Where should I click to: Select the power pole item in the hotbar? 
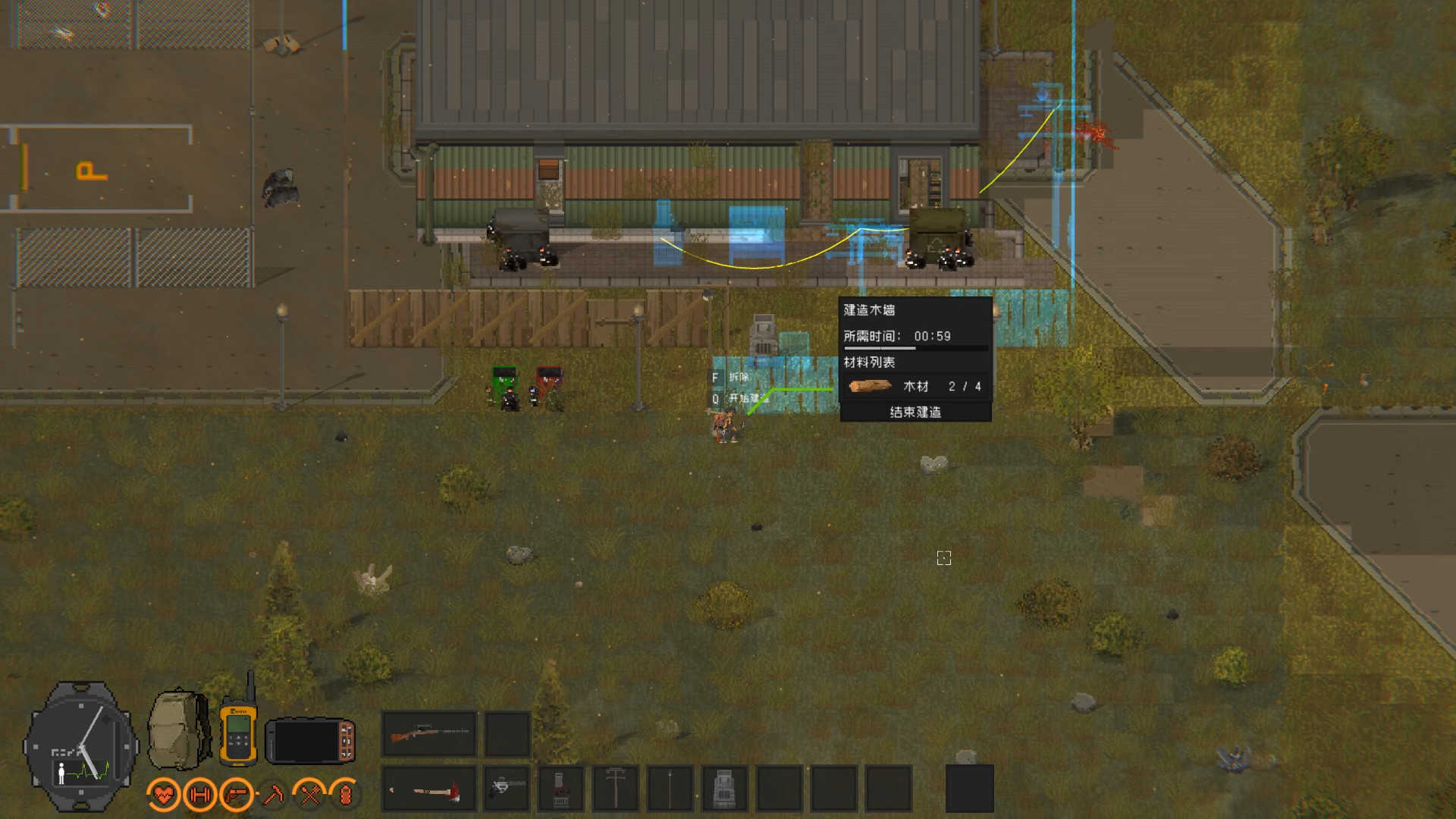(x=614, y=789)
